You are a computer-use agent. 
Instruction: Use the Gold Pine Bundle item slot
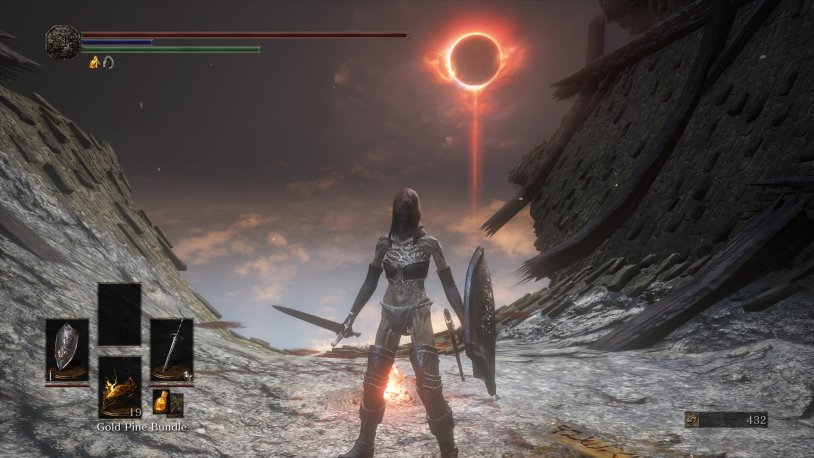pyautogui.click(x=119, y=386)
